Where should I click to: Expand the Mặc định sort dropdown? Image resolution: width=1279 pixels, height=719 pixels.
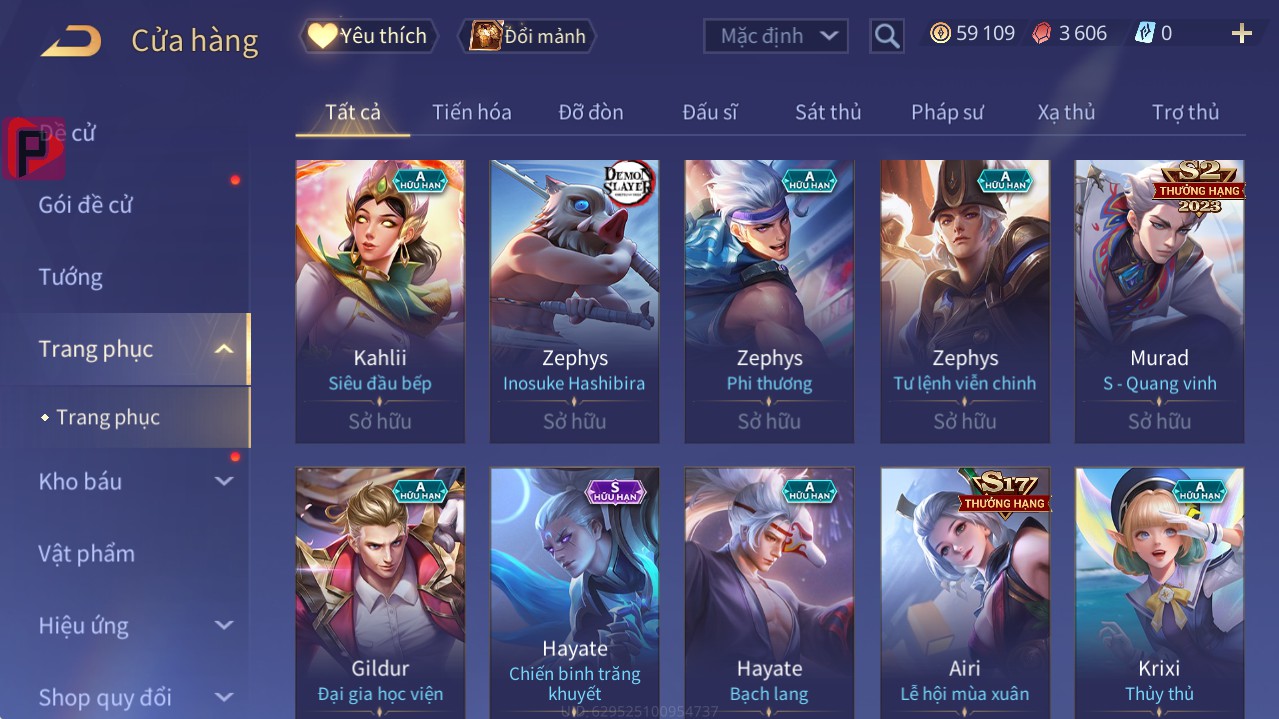[x=776, y=36]
